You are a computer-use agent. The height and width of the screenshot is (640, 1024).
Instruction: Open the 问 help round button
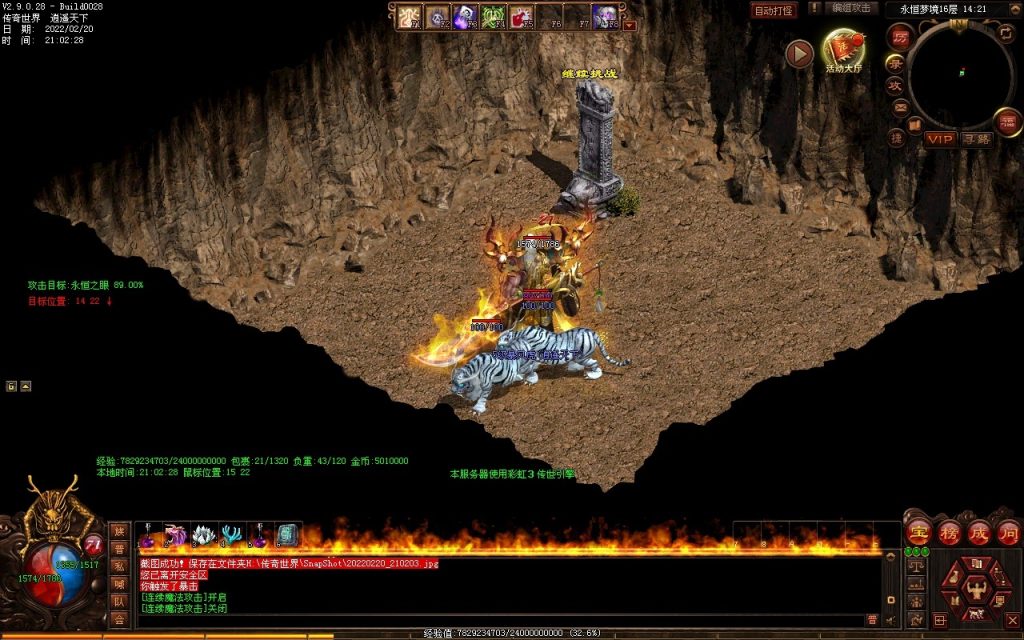[1008, 531]
